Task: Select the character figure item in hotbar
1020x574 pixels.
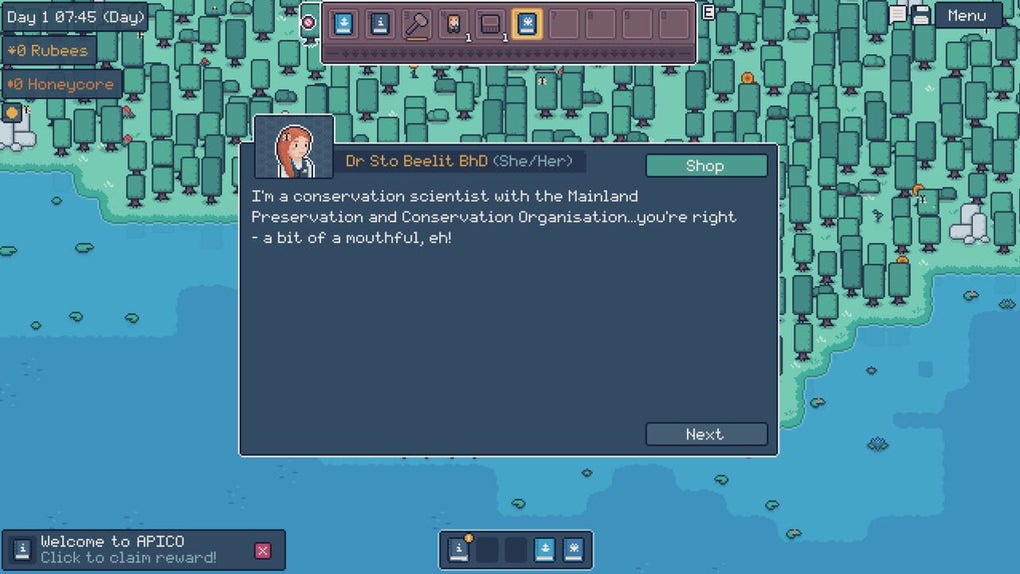Action: (454, 24)
